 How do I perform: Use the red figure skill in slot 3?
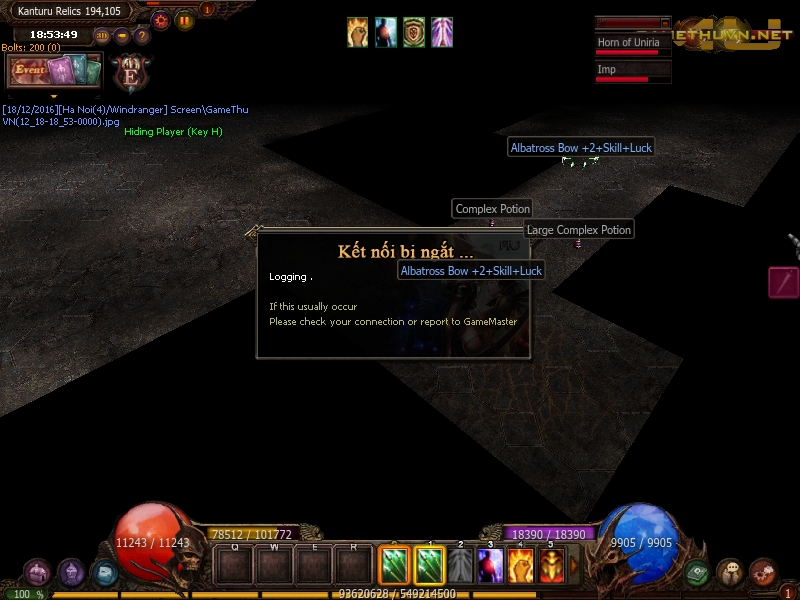coord(490,567)
